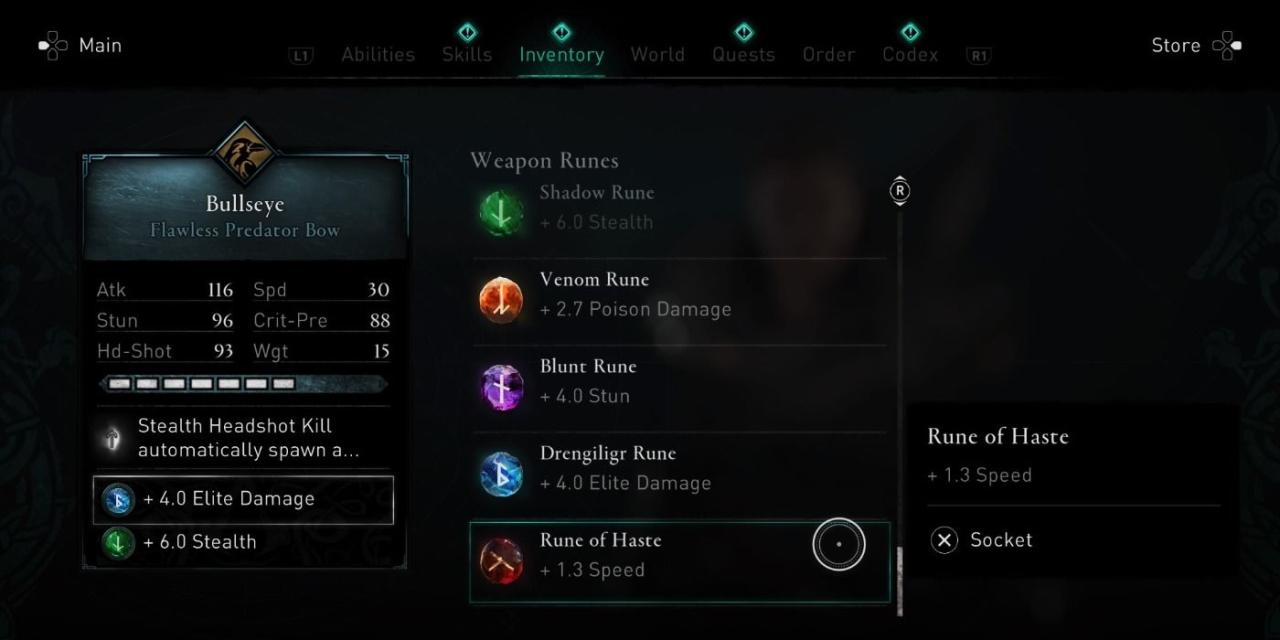The height and width of the screenshot is (640, 1280).
Task: Open the Skills tab
Action: point(467,54)
